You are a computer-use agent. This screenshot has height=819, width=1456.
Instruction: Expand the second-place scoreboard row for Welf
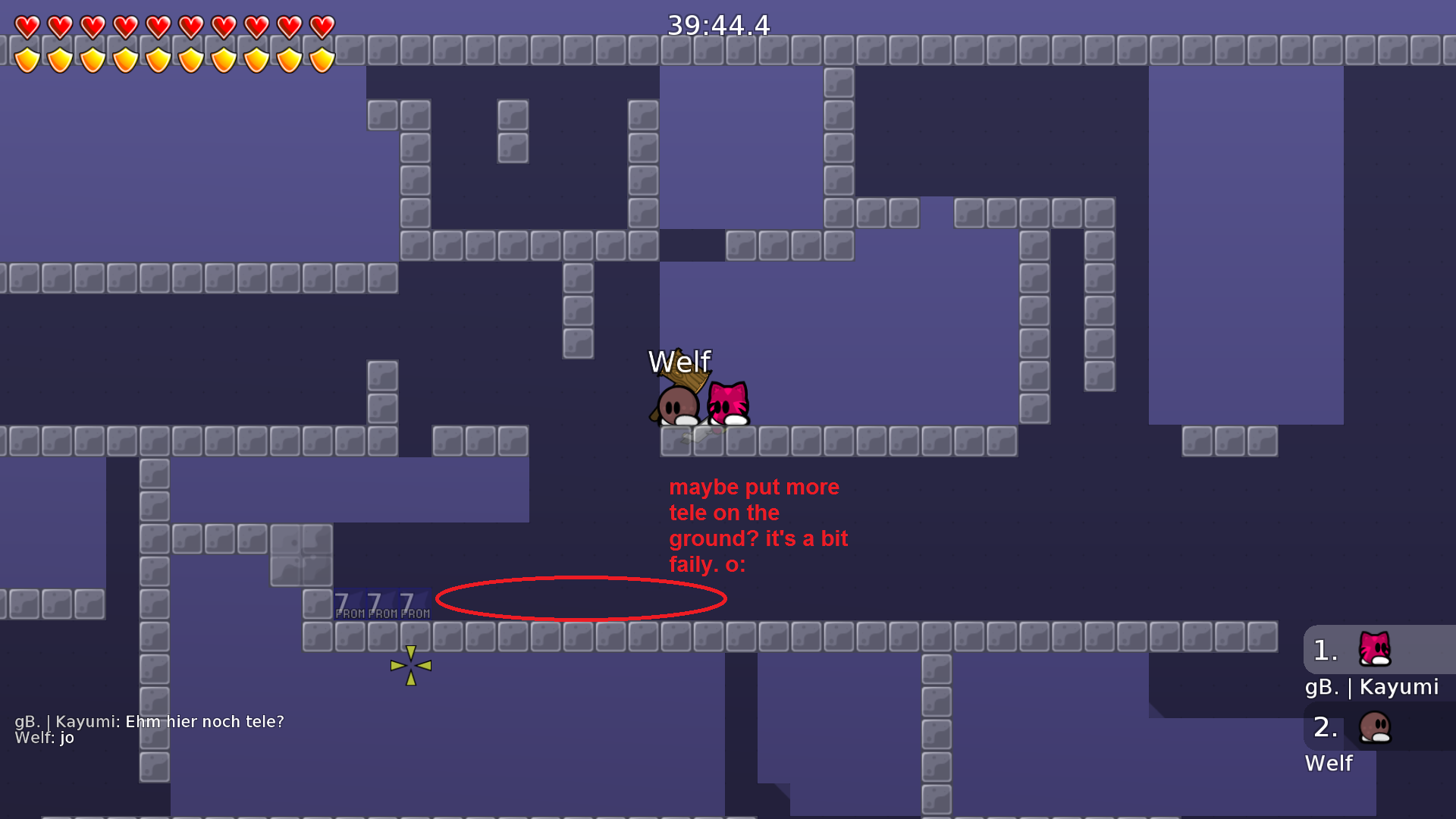[1329, 763]
